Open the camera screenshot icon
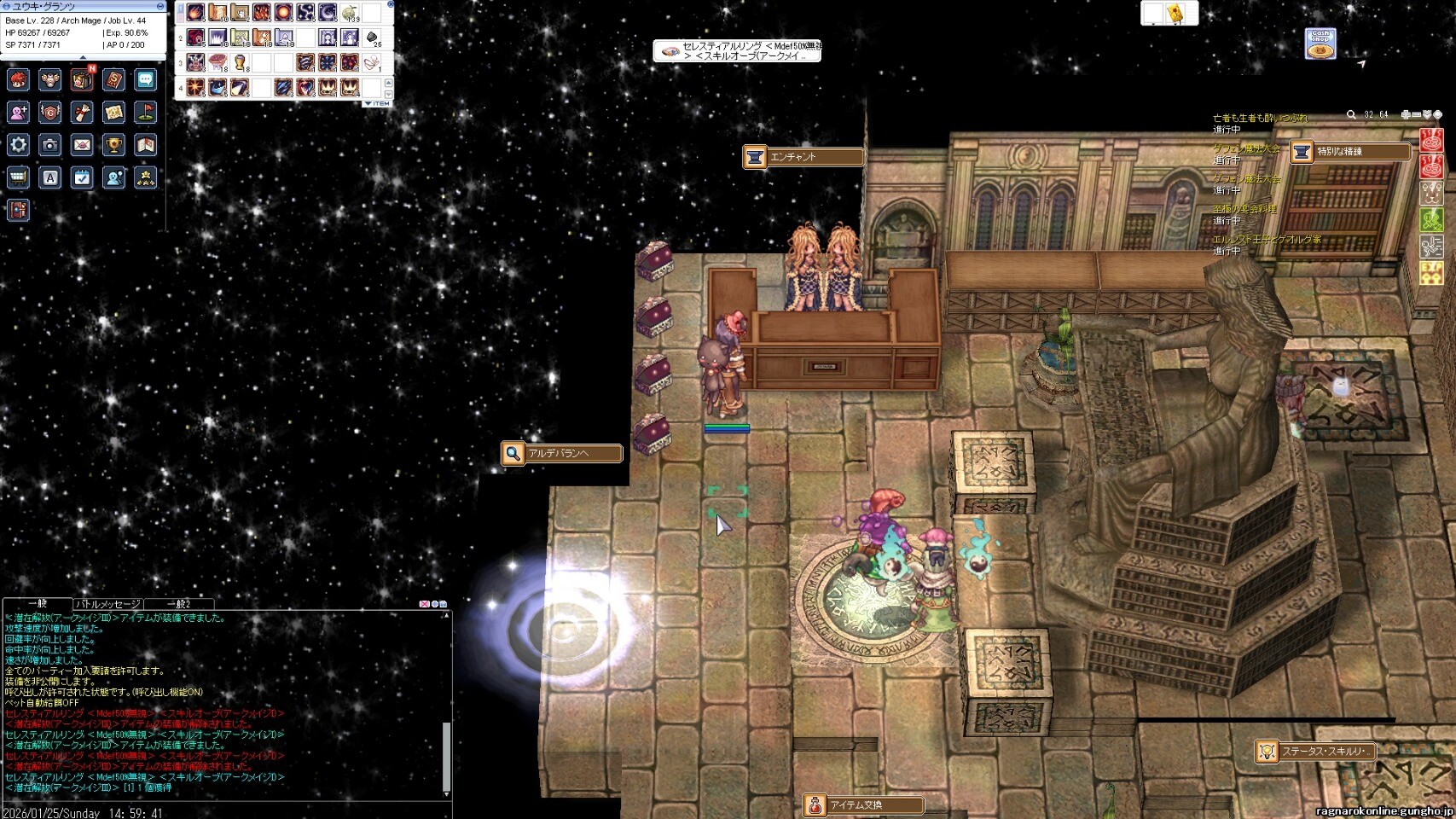1456x819 pixels. tap(50, 145)
